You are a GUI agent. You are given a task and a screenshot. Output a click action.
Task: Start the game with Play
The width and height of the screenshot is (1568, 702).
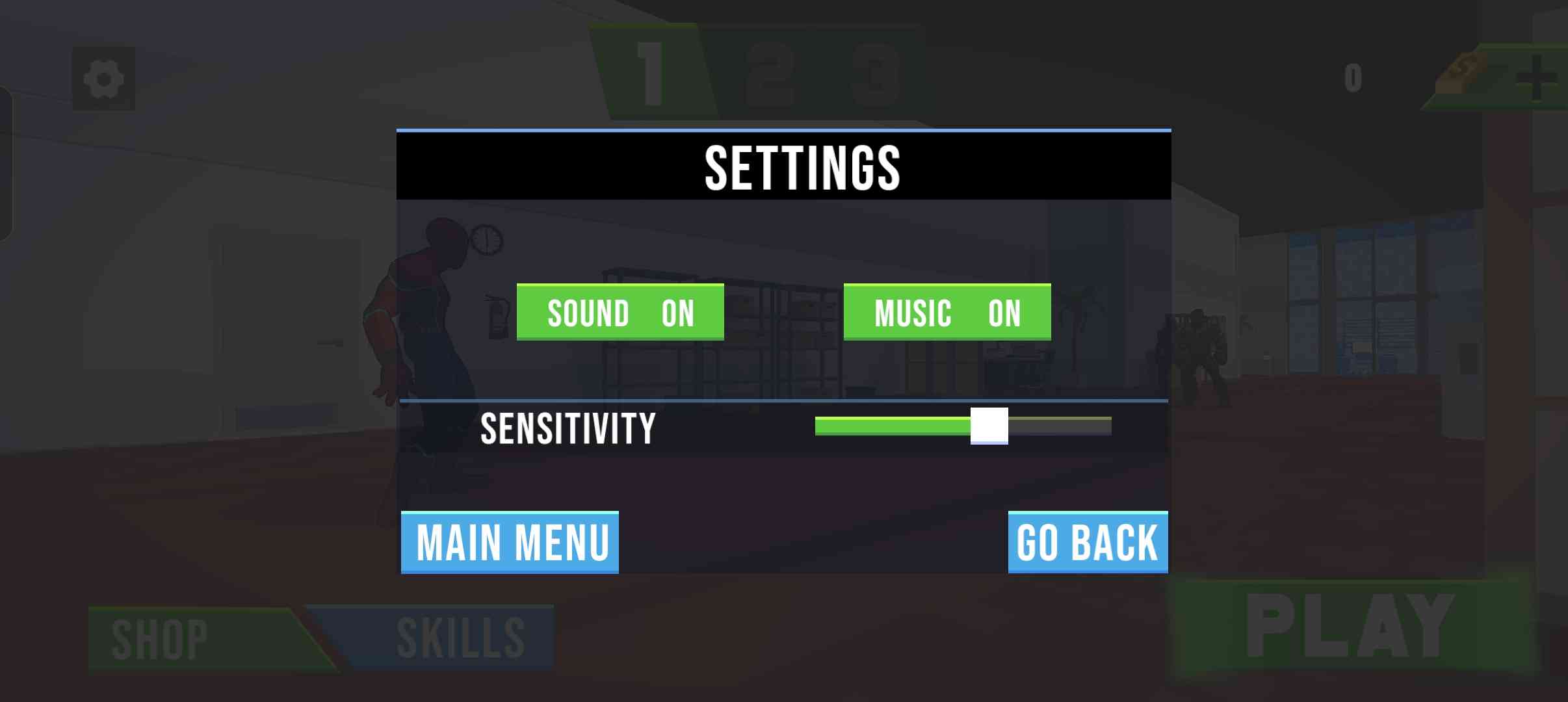pyautogui.click(x=1352, y=627)
